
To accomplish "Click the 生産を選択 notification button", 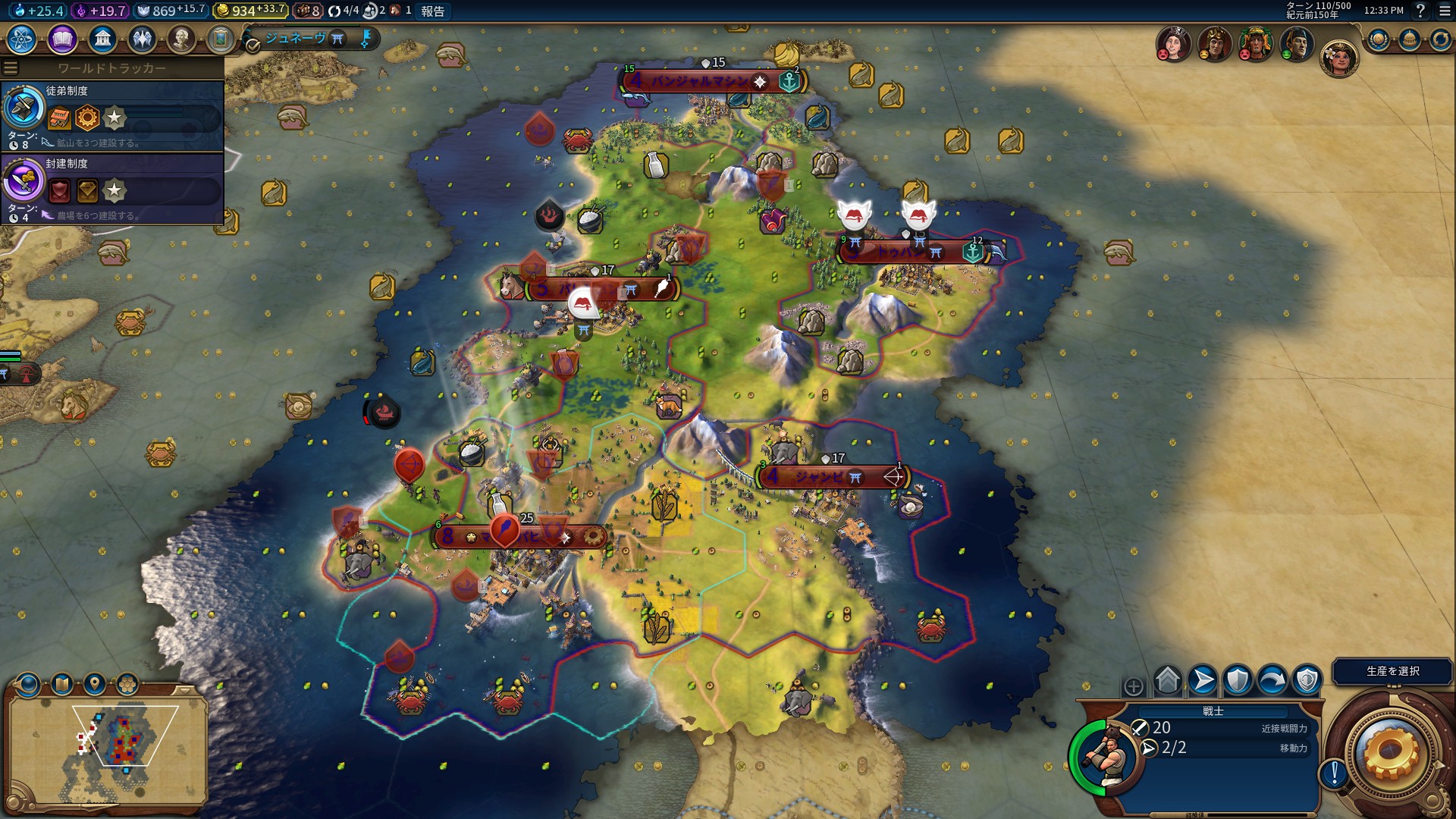I will pyautogui.click(x=1392, y=671).
